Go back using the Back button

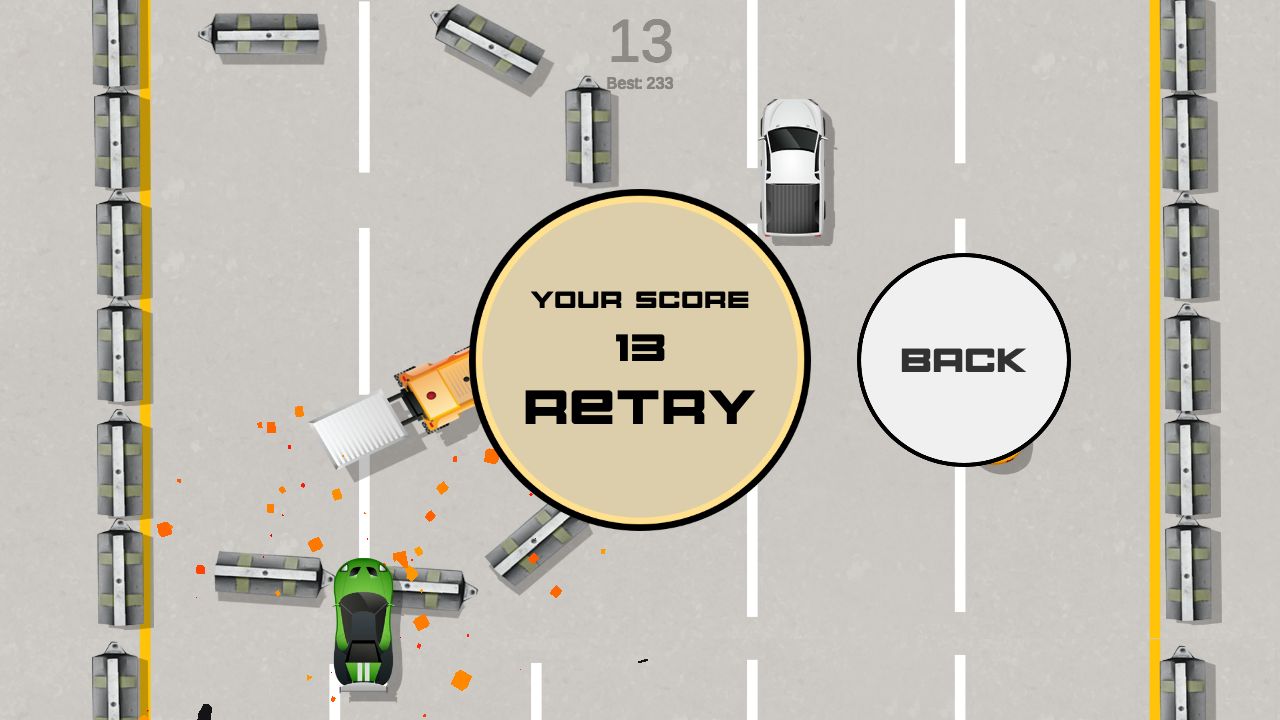coord(963,360)
